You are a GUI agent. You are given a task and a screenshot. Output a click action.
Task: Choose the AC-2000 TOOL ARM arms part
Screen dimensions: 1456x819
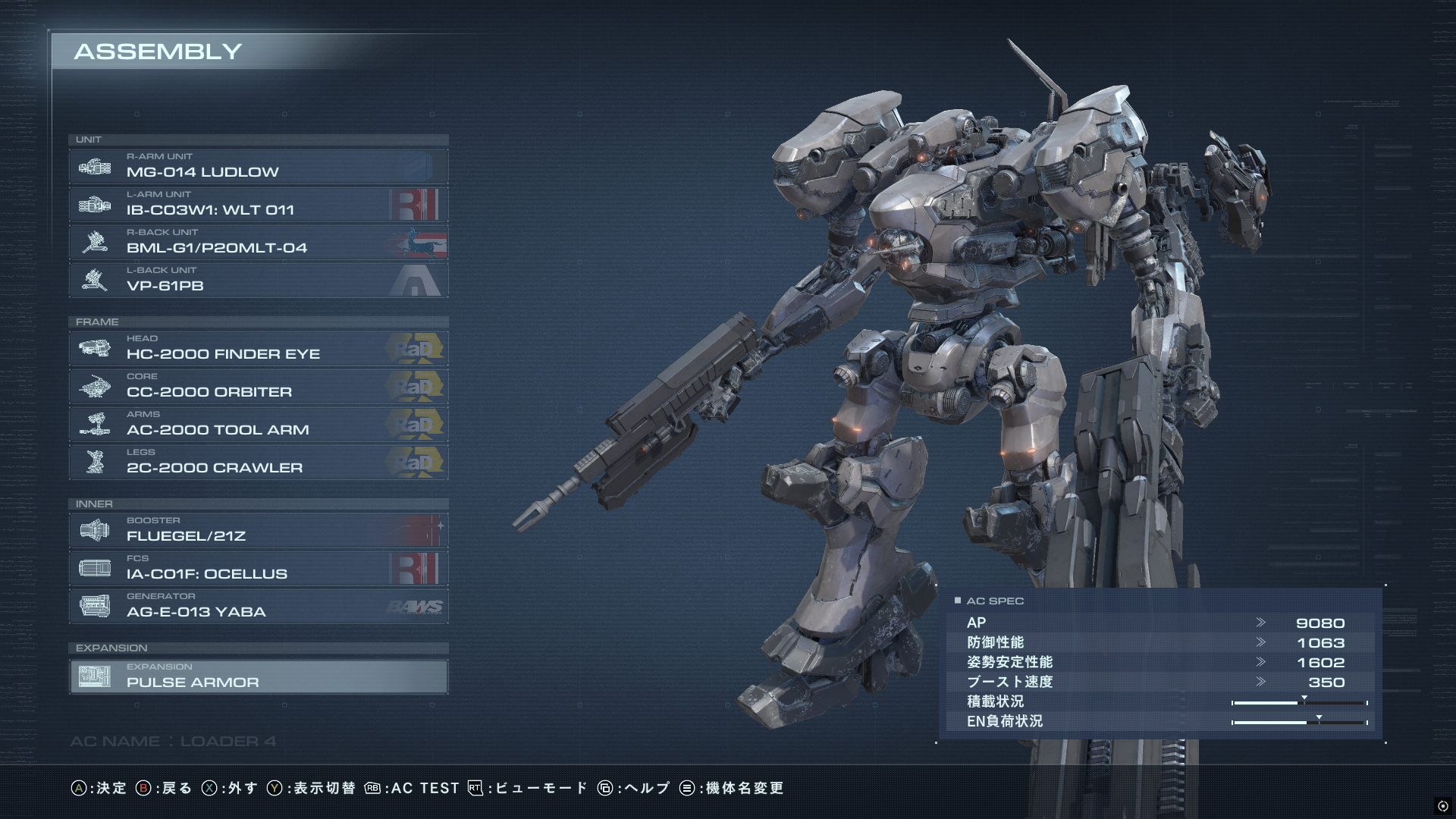point(258,424)
